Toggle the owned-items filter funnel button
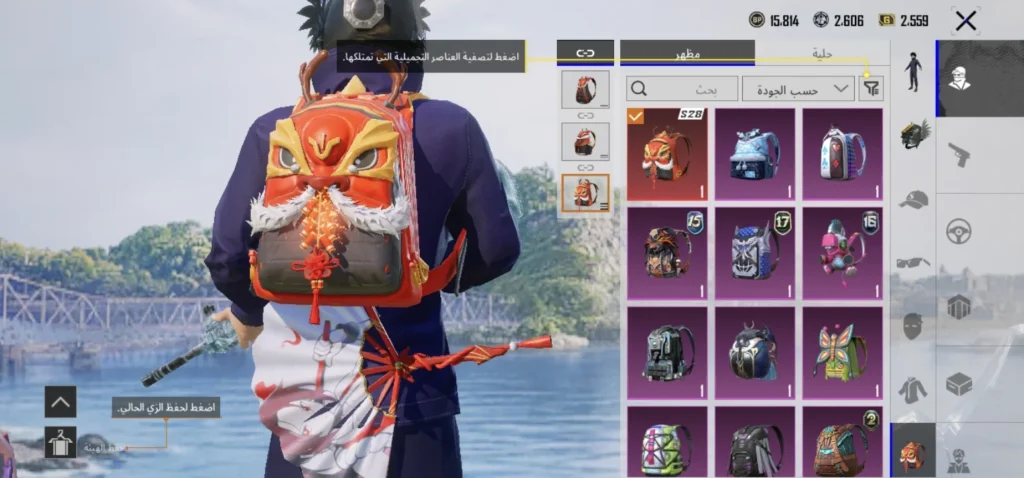Screen dimensions: 1024x478 [871, 89]
